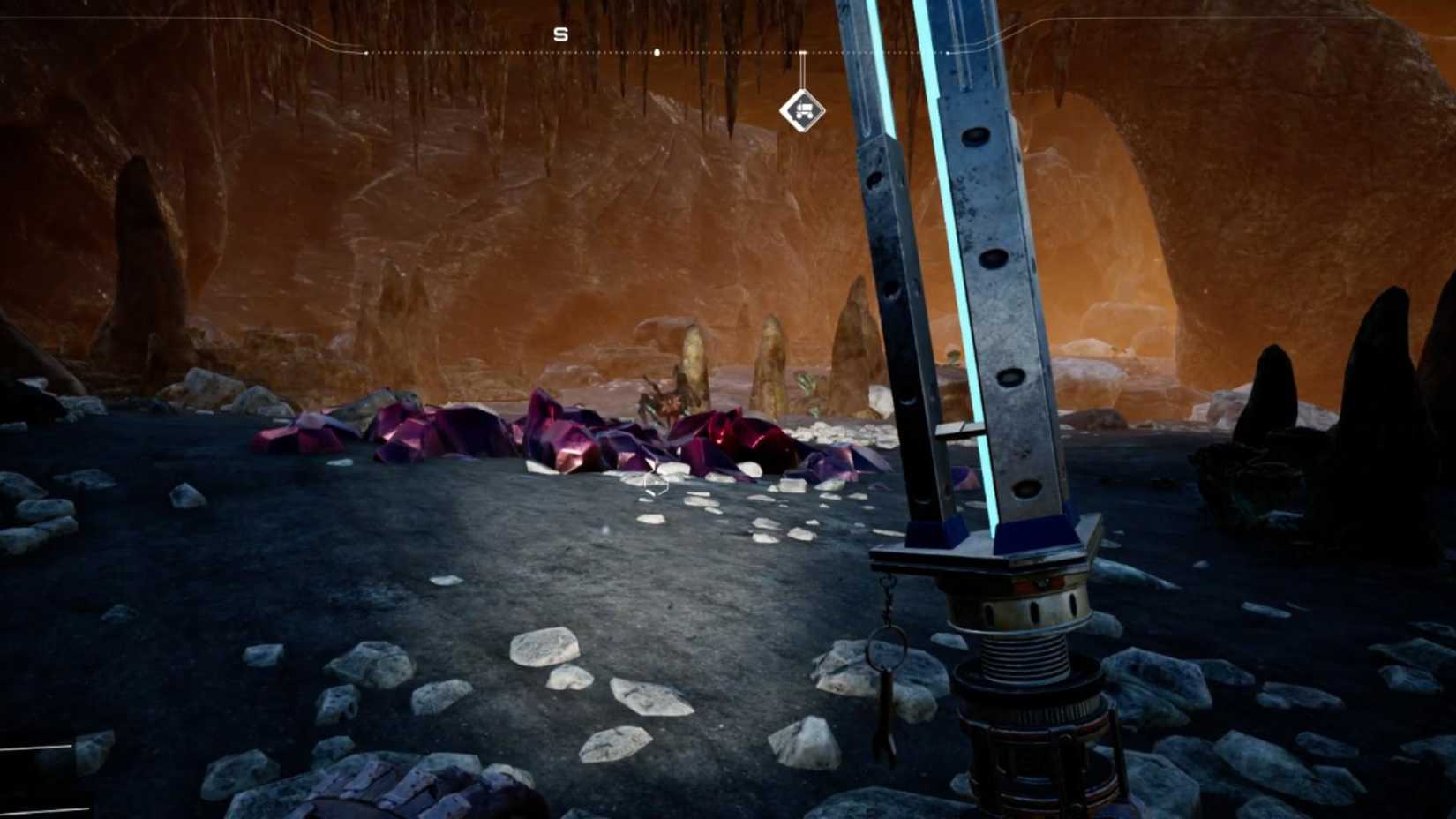Click the right endpoint node of the compass line

pos(949,51)
